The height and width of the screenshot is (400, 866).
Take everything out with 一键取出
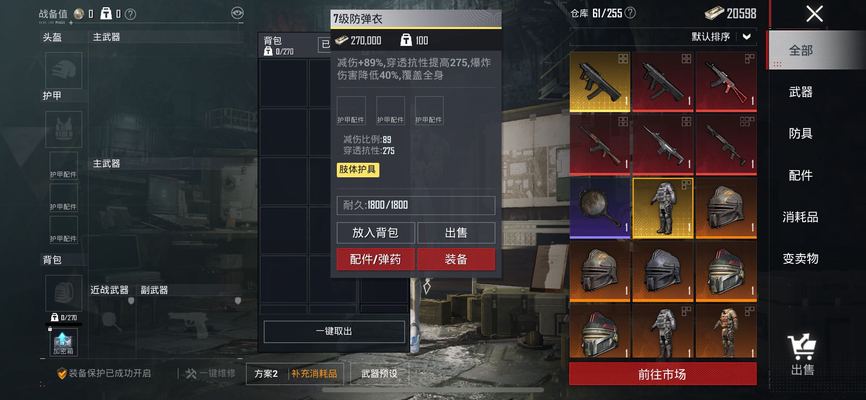tap(334, 332)
